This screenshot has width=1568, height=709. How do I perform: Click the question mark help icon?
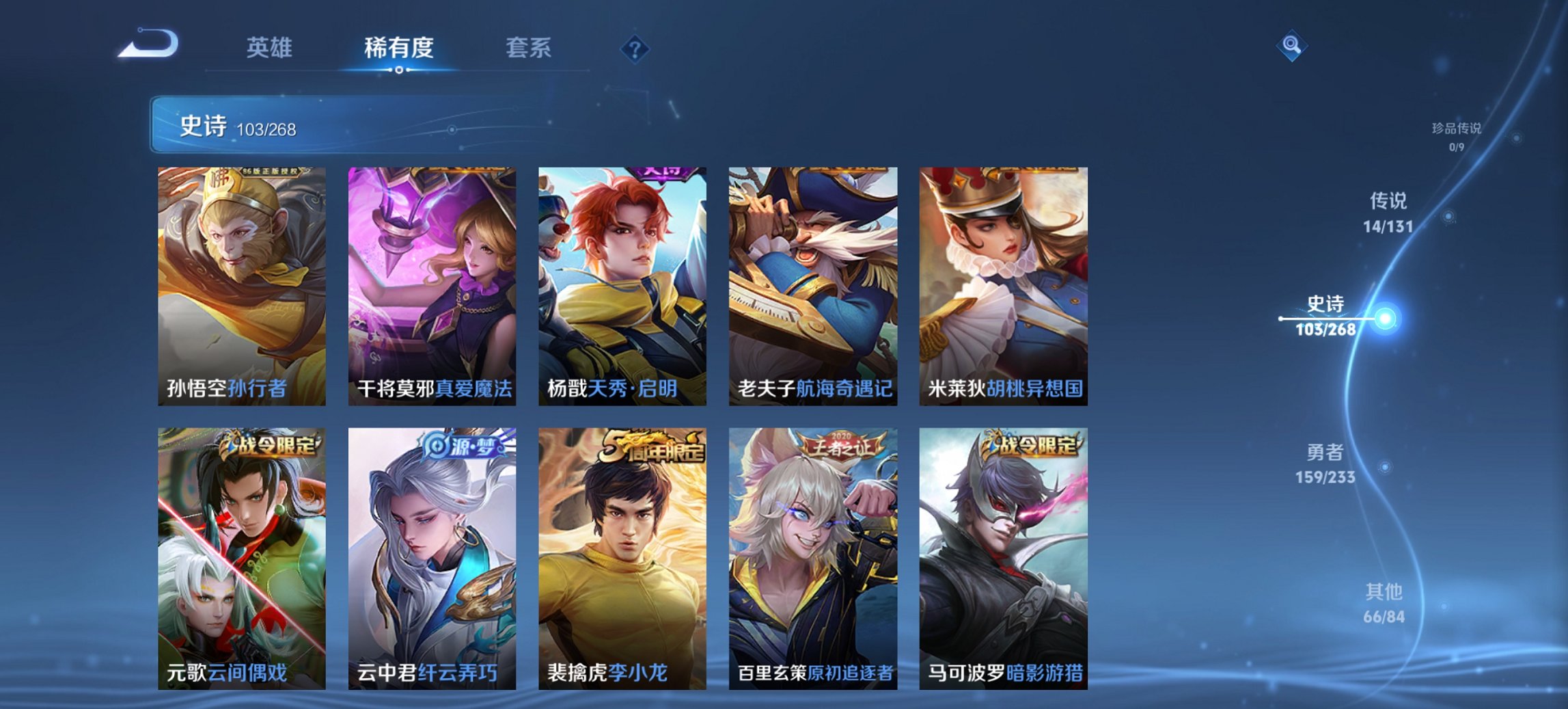(635, 48)
